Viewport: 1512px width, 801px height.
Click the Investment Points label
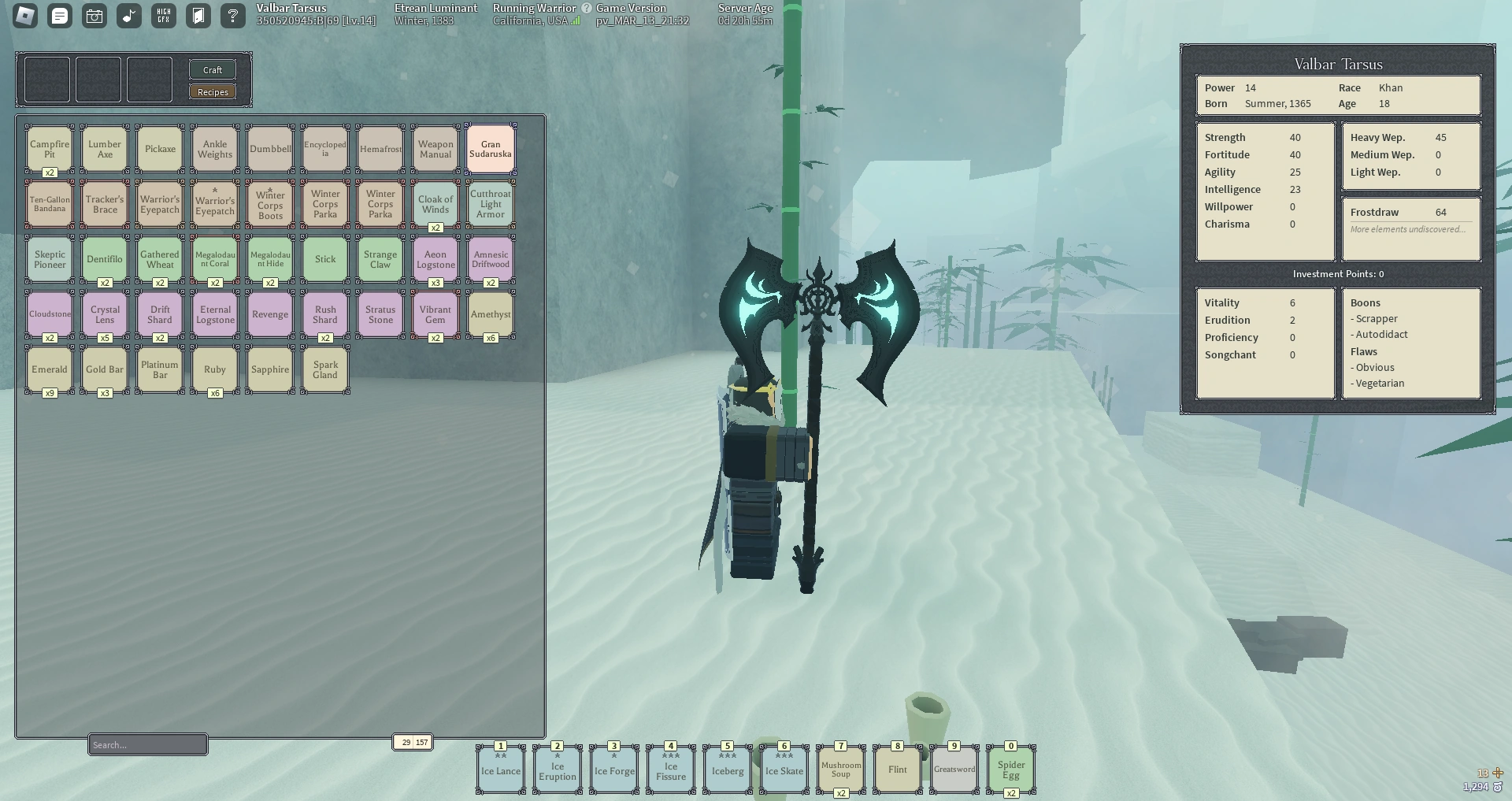[x=1337, y=274]
